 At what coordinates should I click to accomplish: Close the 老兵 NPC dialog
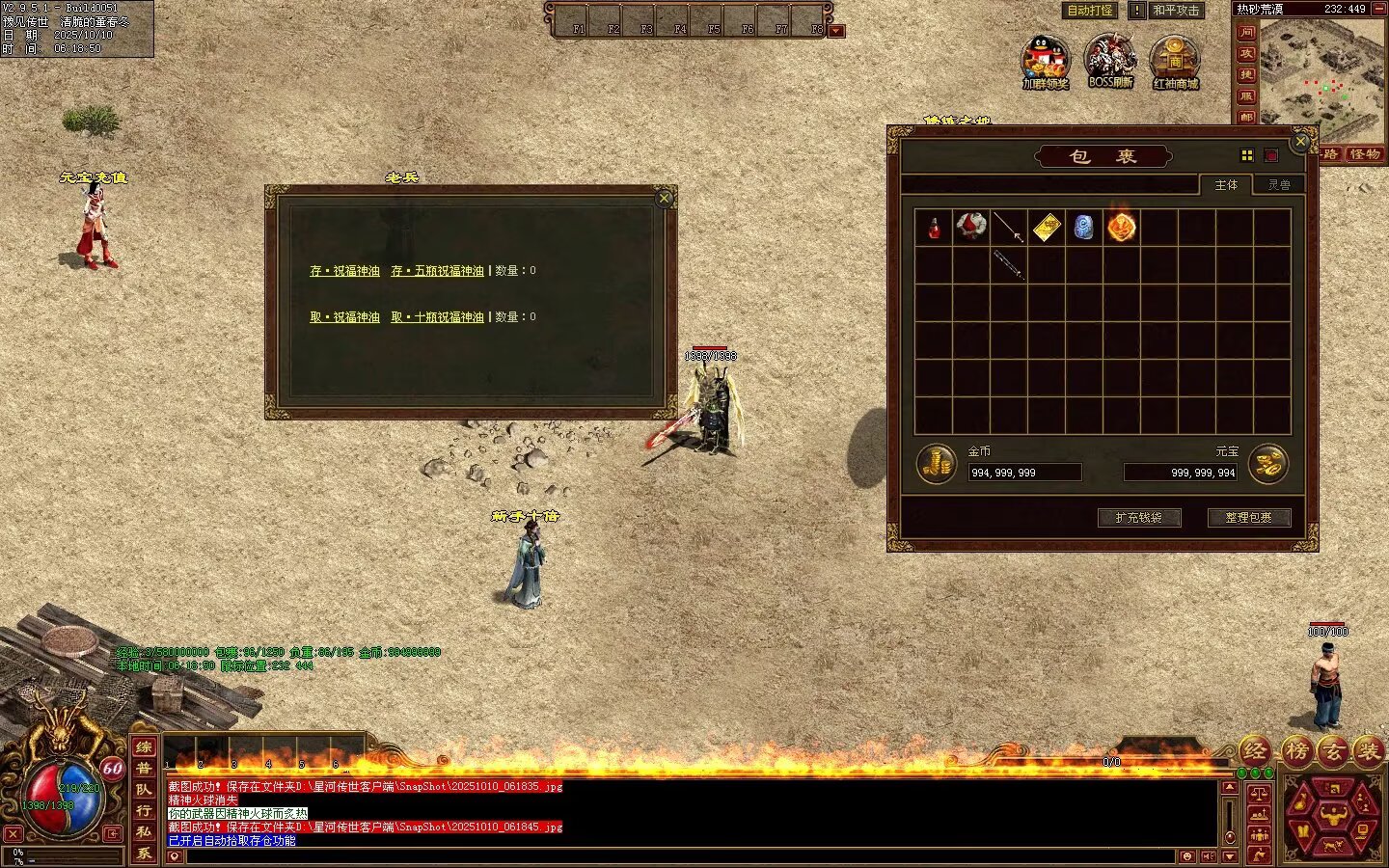coord(664,199)
